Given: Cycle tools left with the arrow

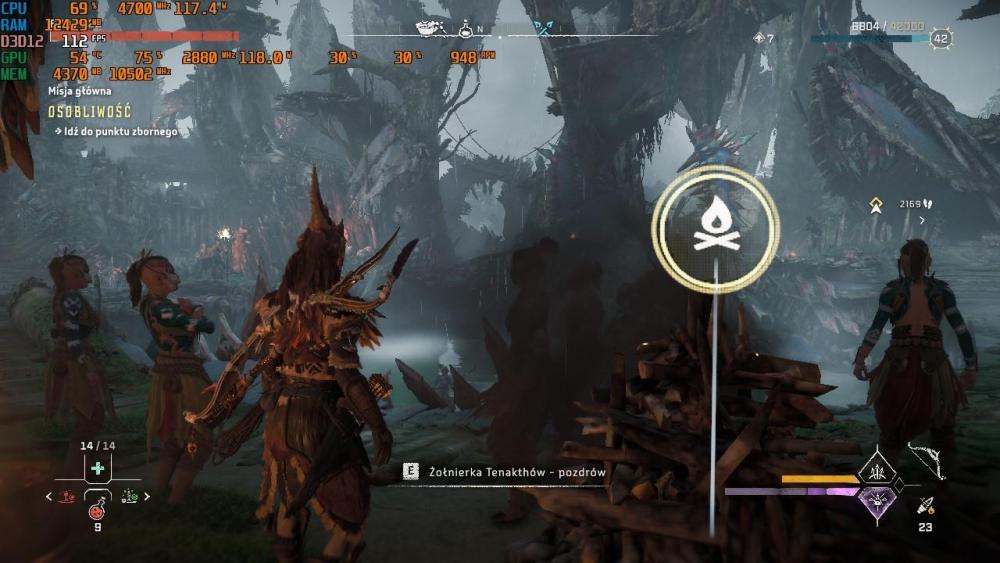Looking at the screenshot, I should (x=50, y=496).
